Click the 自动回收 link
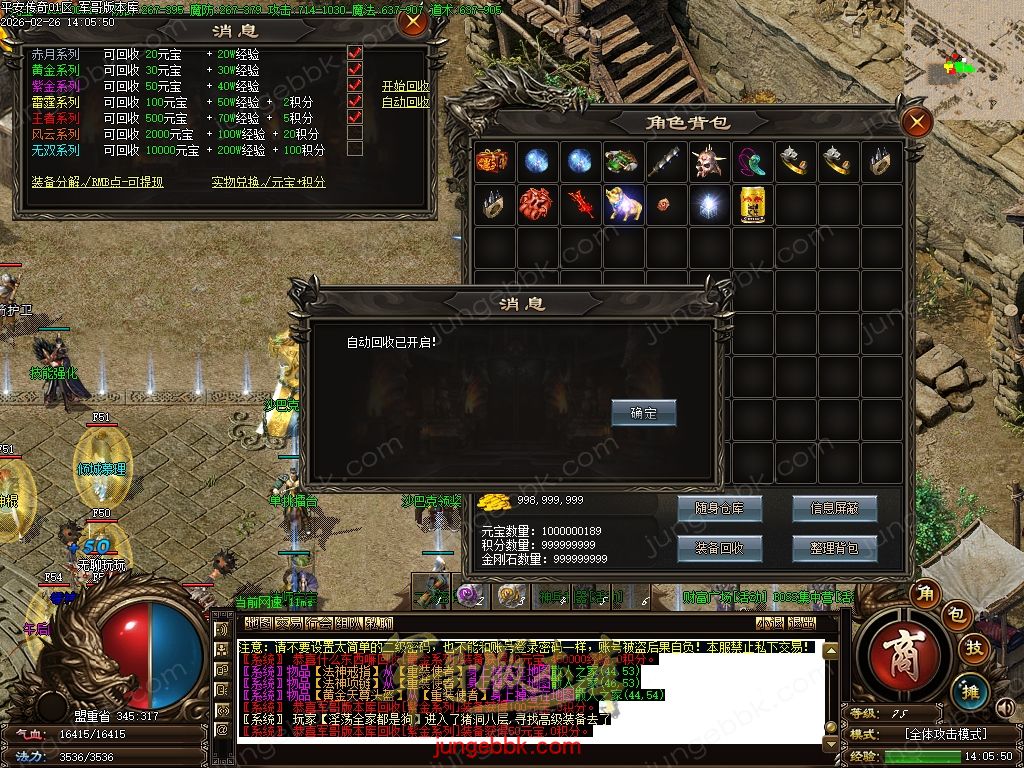The height and width of the screenshot is (768, 1024). [x=405, y=102]
